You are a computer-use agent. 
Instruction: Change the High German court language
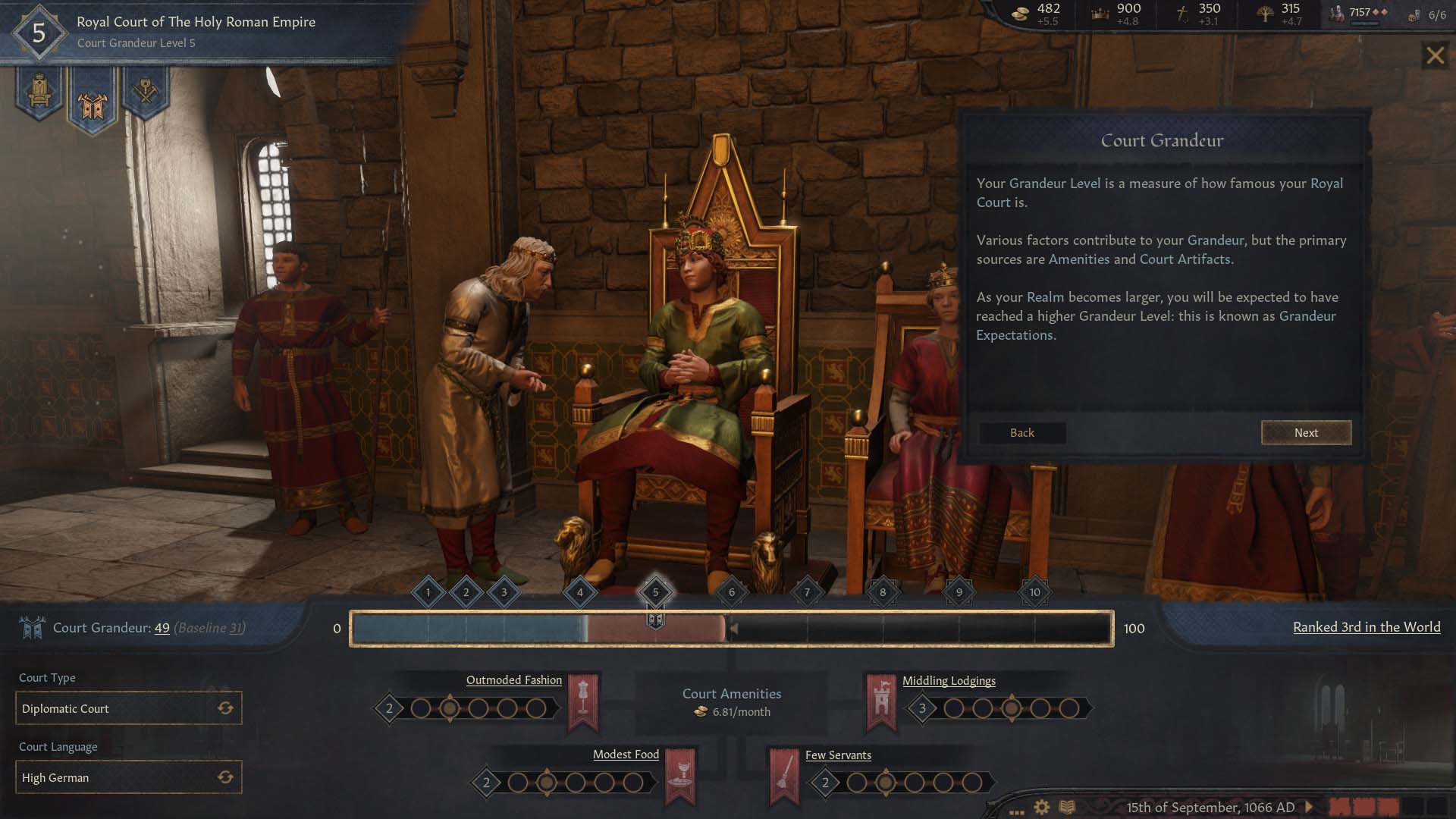(225, 777)
